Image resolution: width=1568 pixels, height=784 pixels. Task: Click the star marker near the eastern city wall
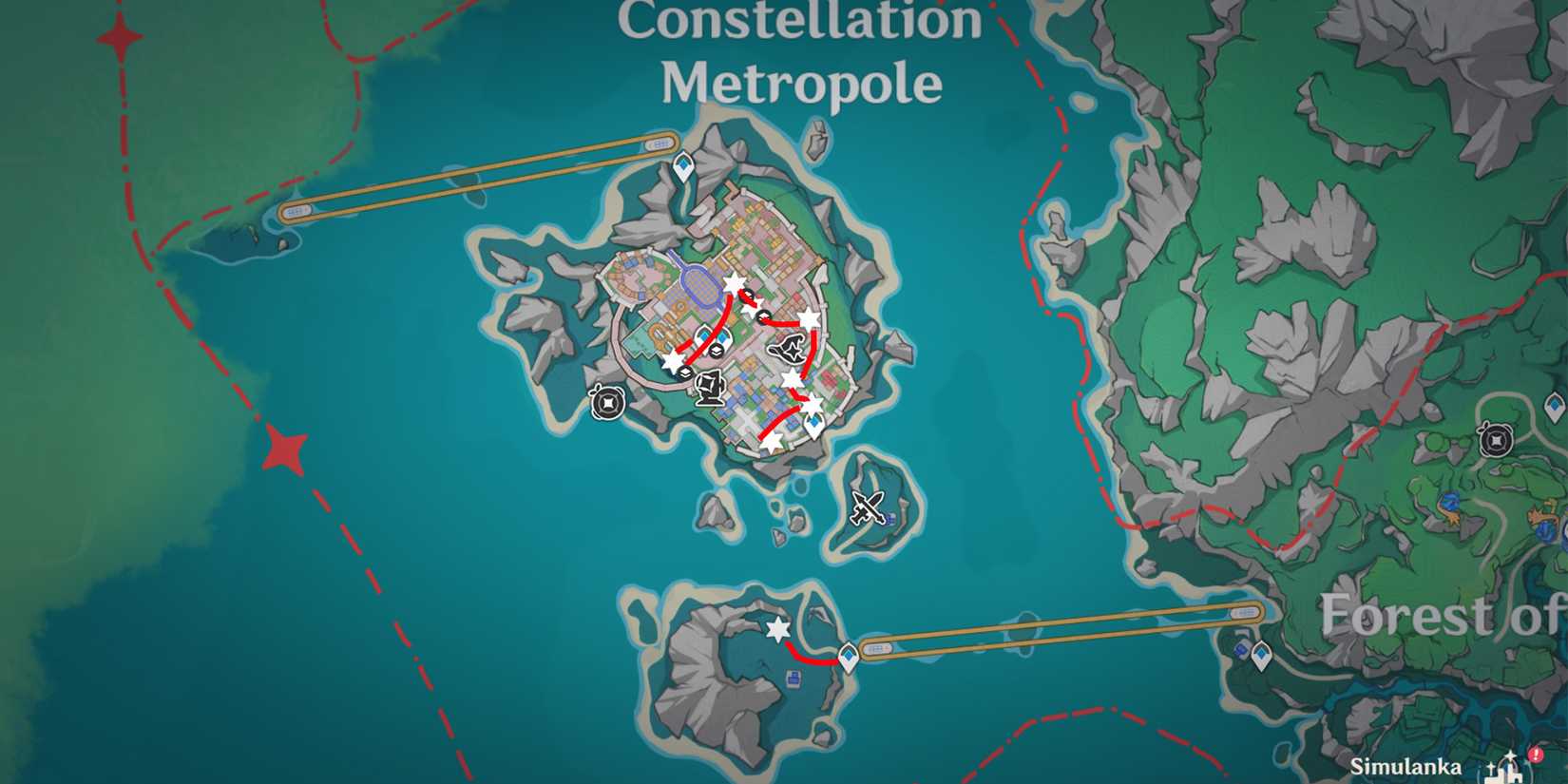click(x=809, y=319)
